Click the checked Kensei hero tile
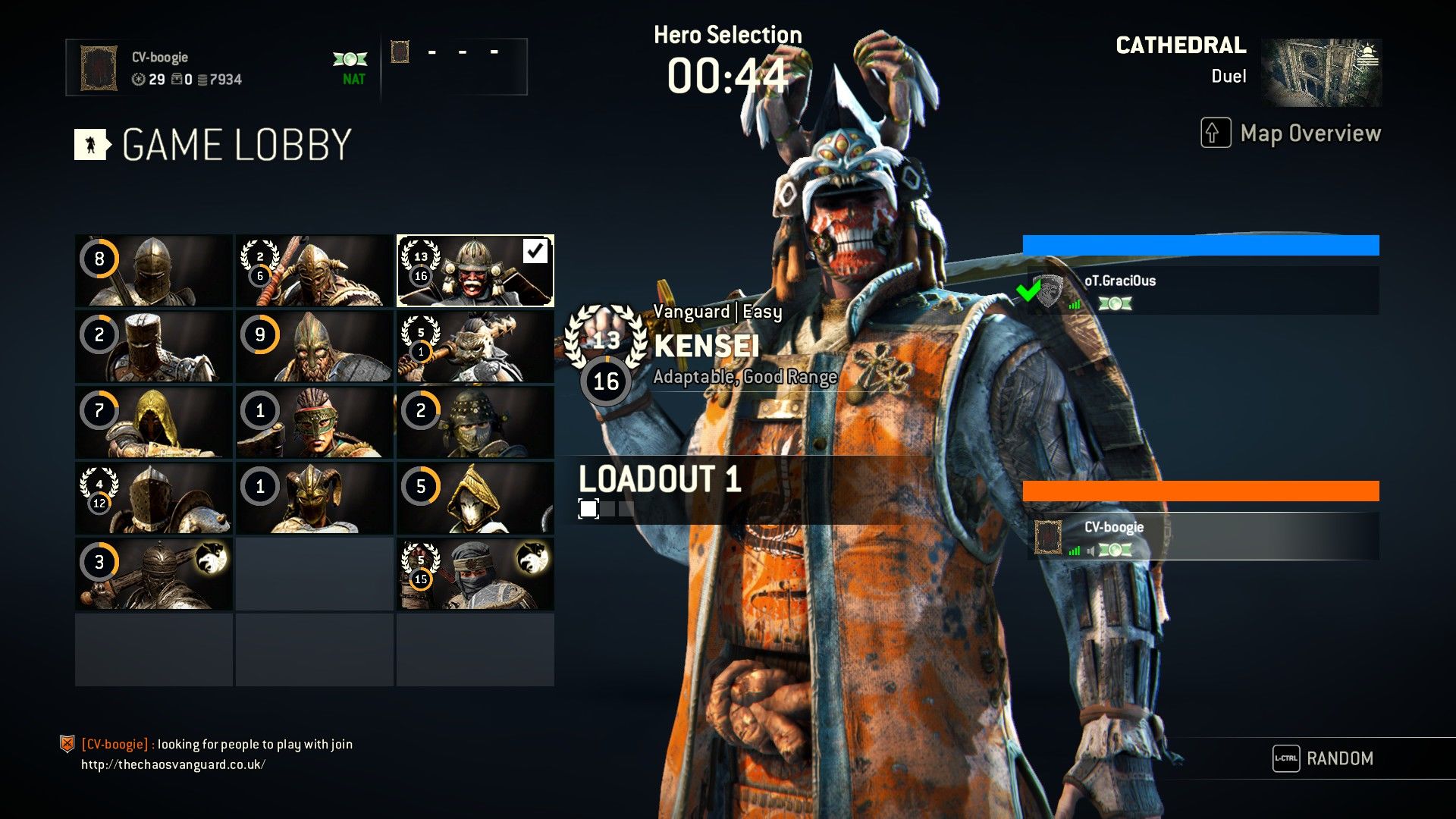The image size is (1456, 819). [x=475, y=271]
